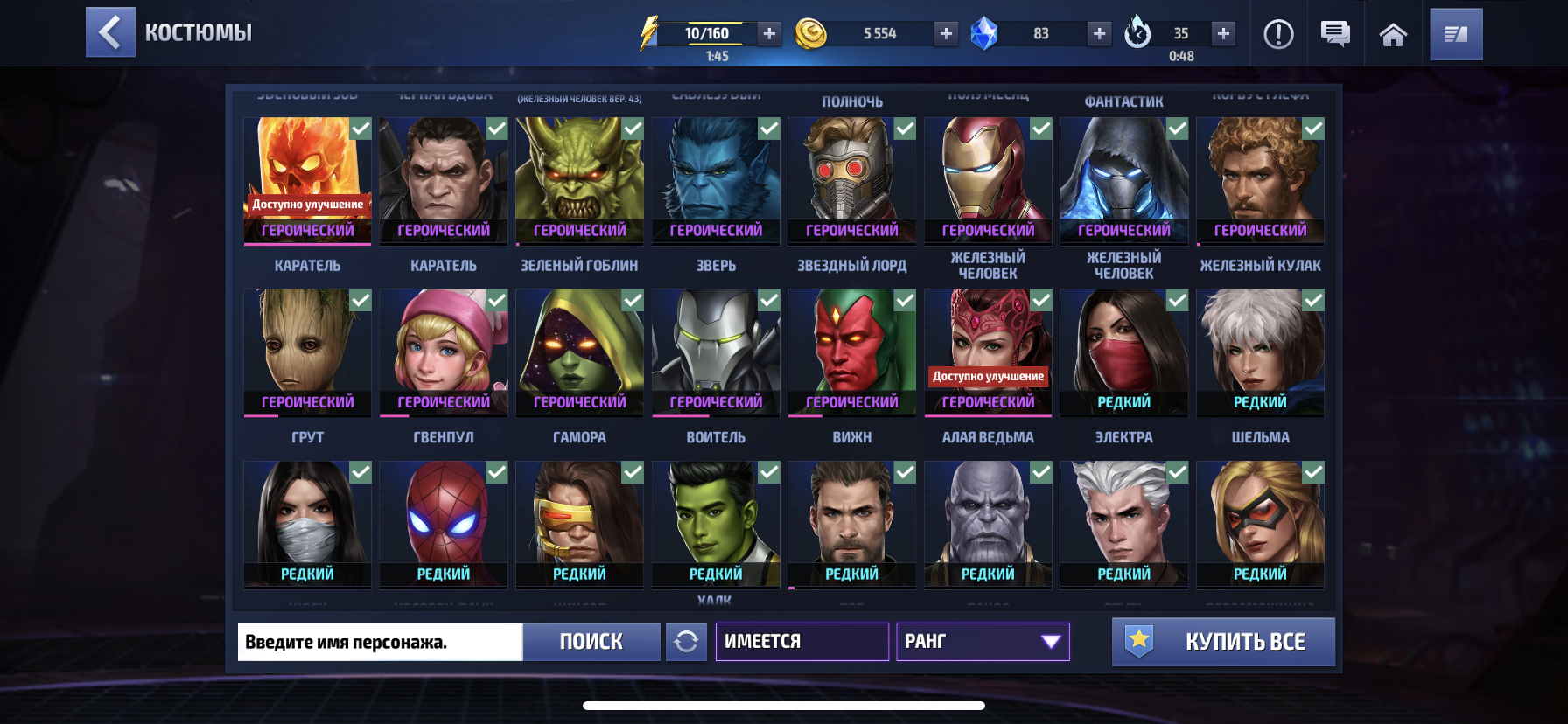The width and height of the screenshot is (1568, 724).
Task: Reset filters with the refresh icon
Action: pyautogui.click(x=688, y=641)
